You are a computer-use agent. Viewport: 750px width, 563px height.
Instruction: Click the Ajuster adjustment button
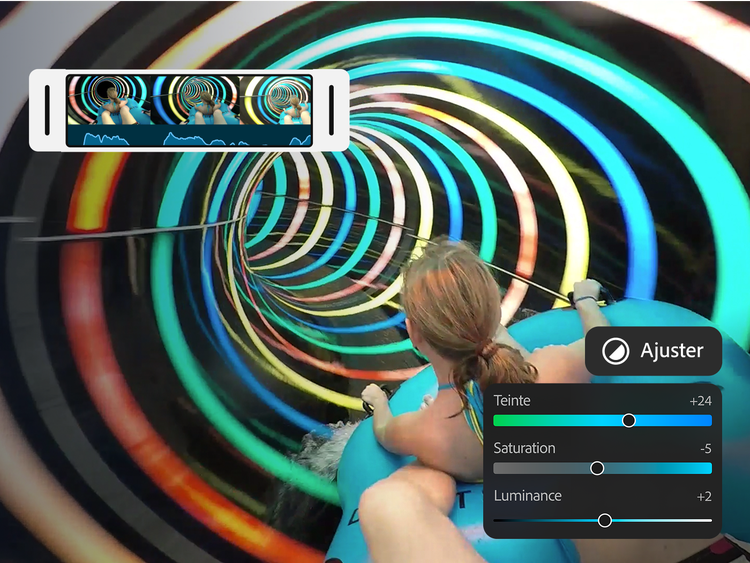pos(653,351)
